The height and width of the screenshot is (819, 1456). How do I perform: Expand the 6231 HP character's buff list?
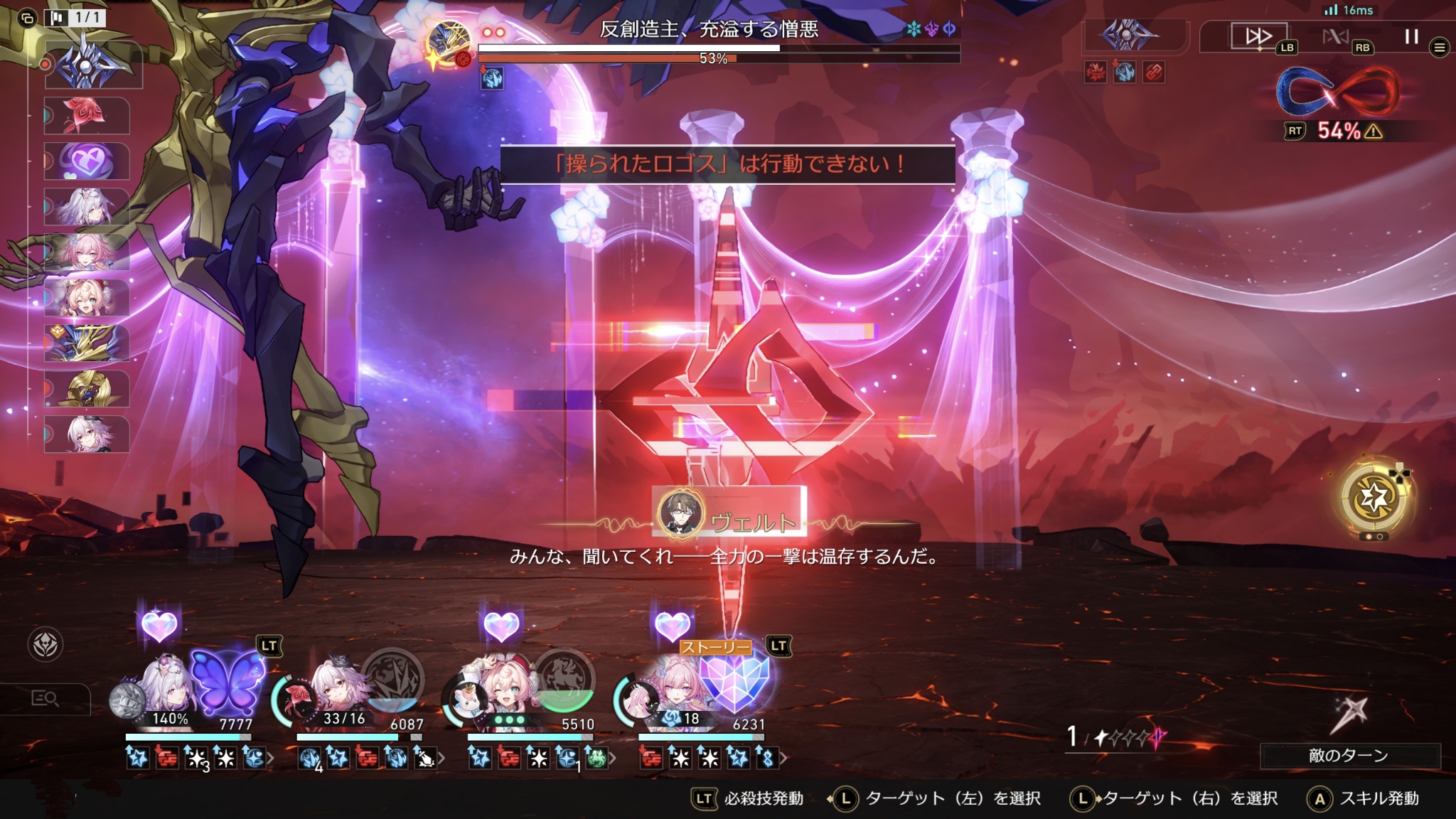point(783,759)
